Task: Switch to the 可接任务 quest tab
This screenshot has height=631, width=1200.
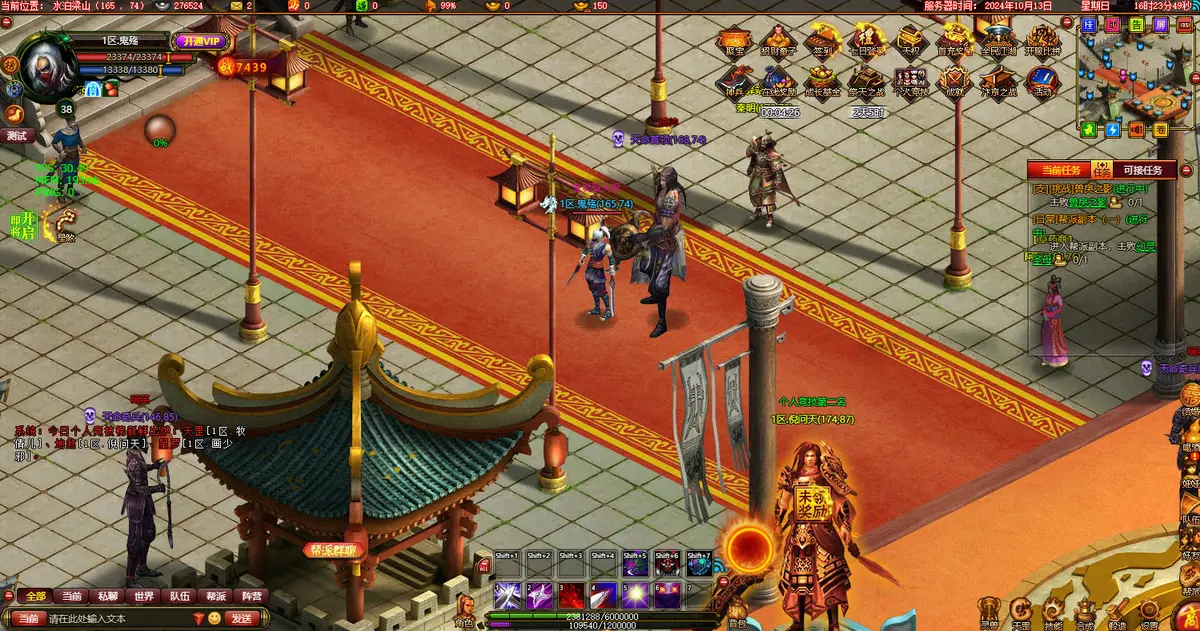Action: coord(1143,171)
